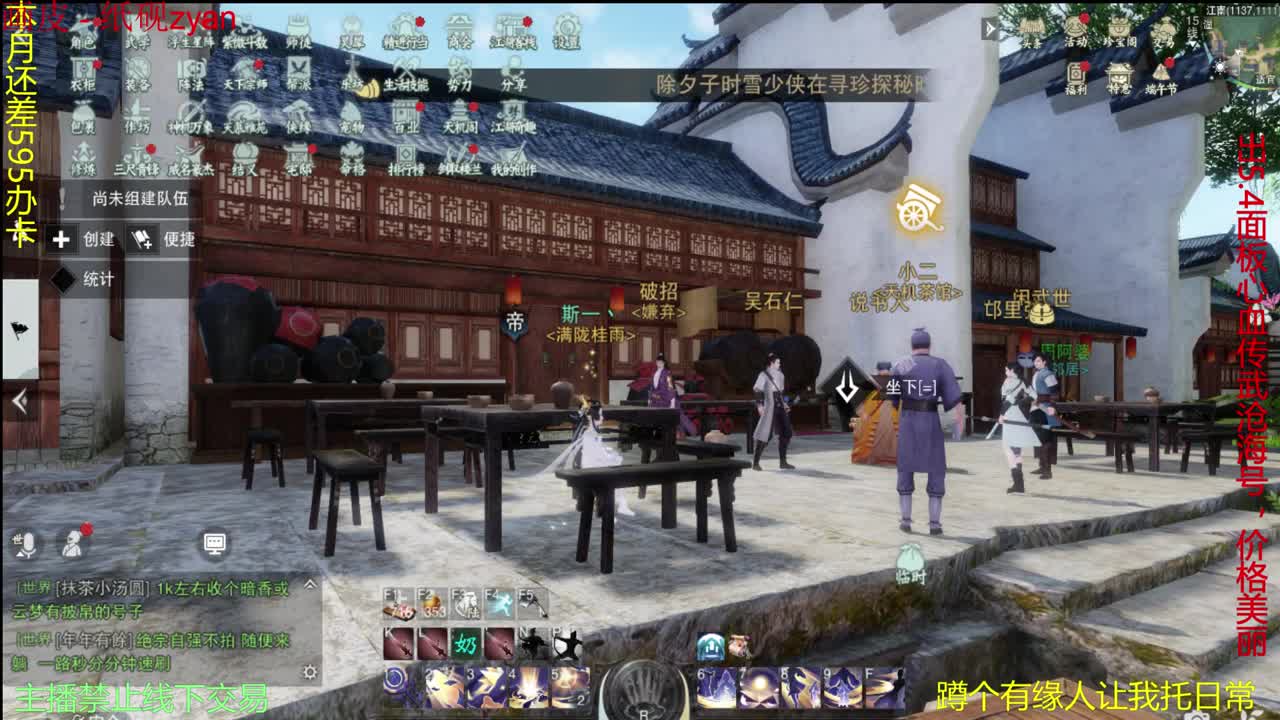Image resolution: width=1280 pixels, height=720 pixels.
Task: Select the 统计 statistics menu entry
Action: click(95, 279)
